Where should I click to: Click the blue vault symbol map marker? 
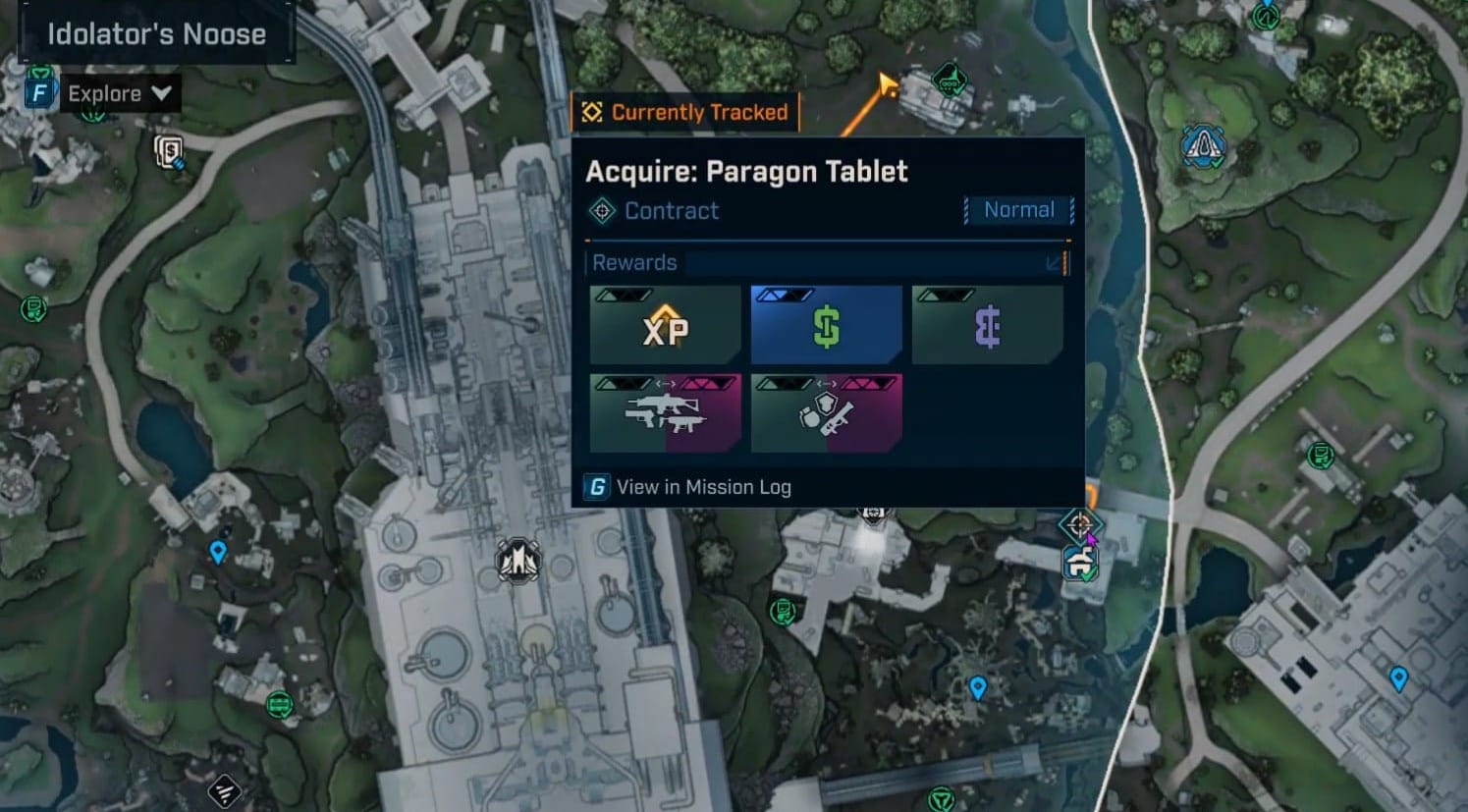(1202, 147)
